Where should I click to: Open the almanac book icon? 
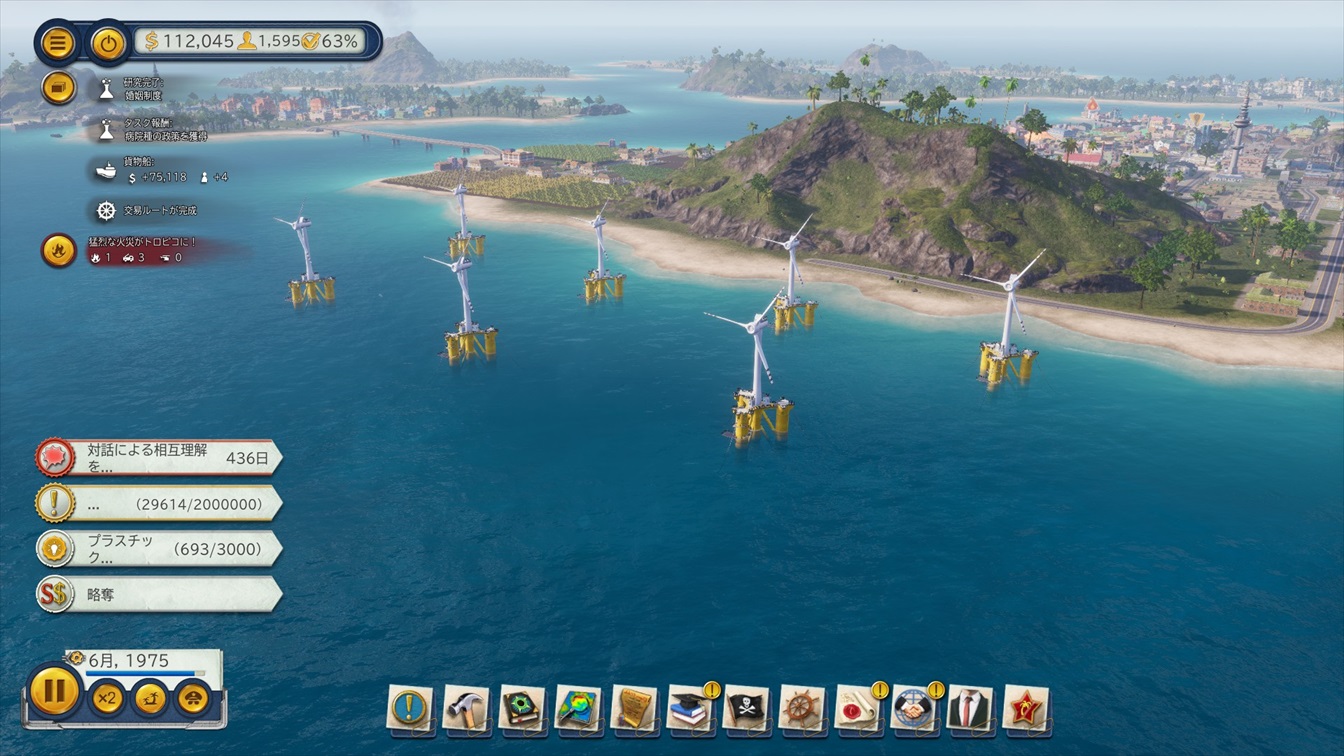click(522, 708)
